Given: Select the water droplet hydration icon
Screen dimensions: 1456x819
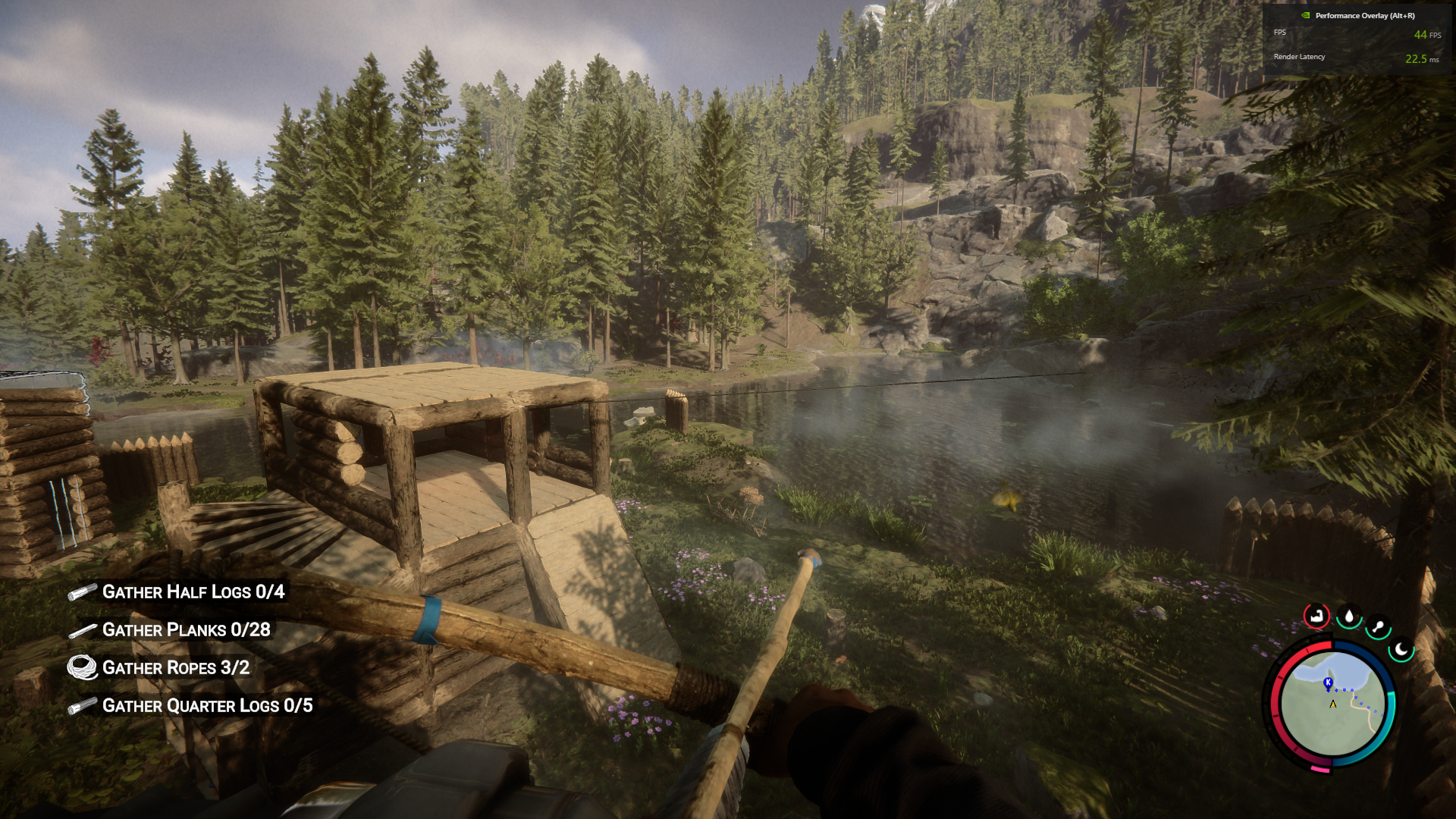Looking at the screenshot, I should (1349, 616).
